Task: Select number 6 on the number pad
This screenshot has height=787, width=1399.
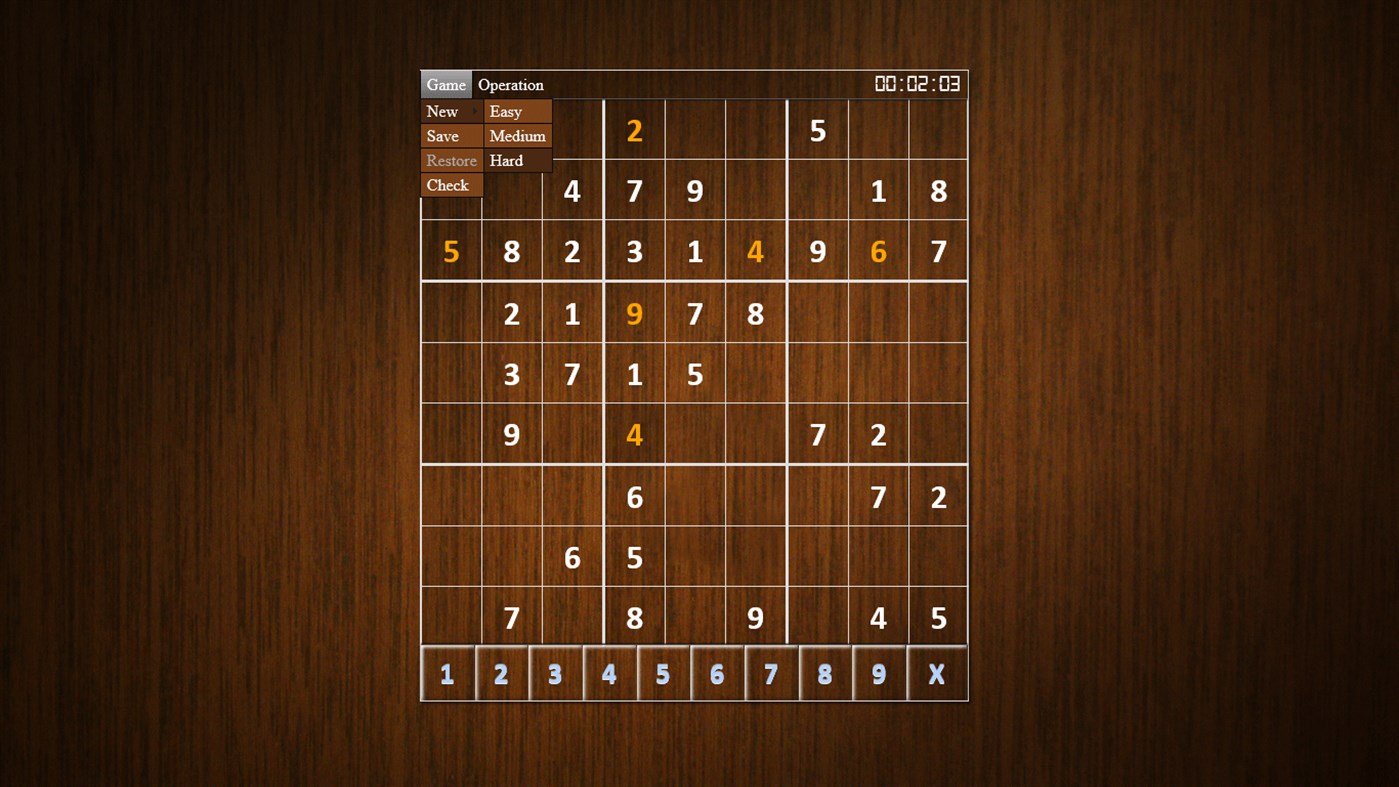Action: click(717, 673)
